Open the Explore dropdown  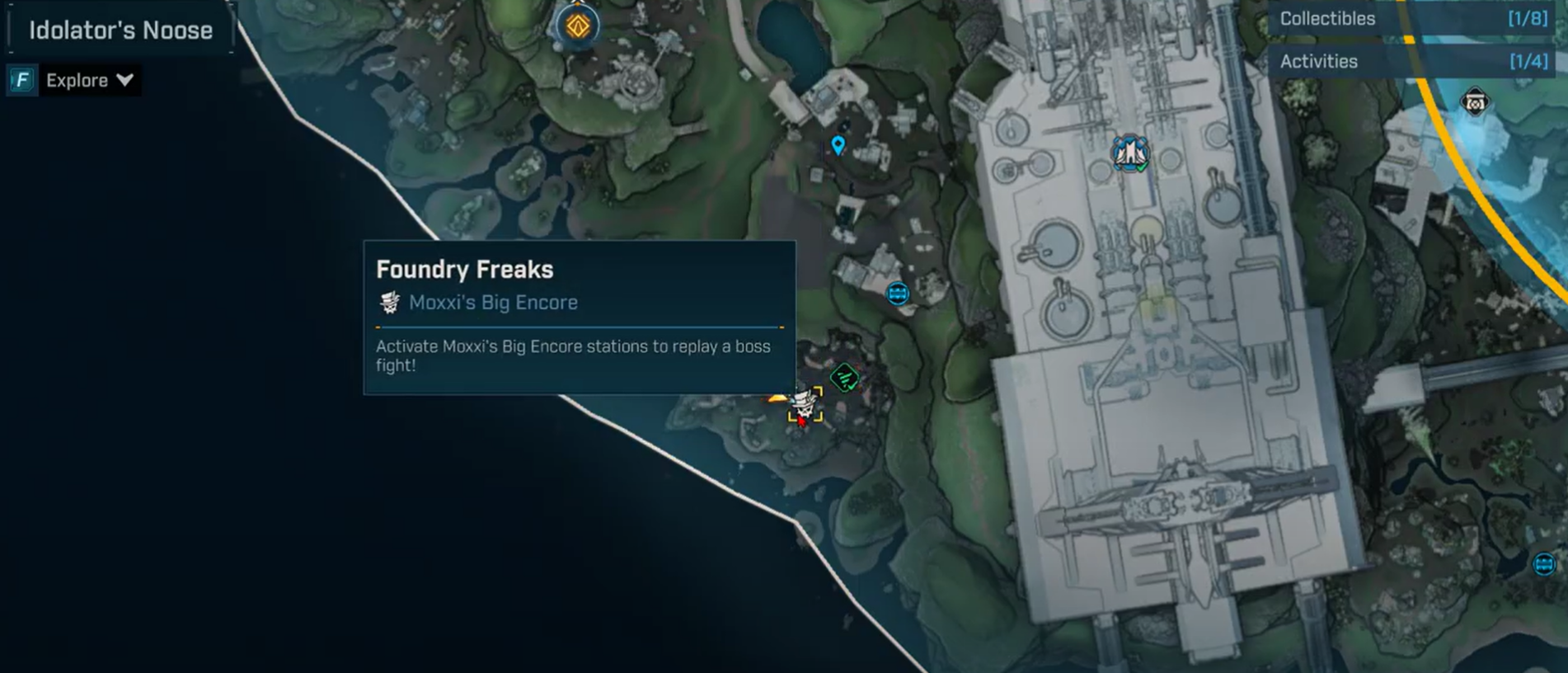tap(88, 81)
